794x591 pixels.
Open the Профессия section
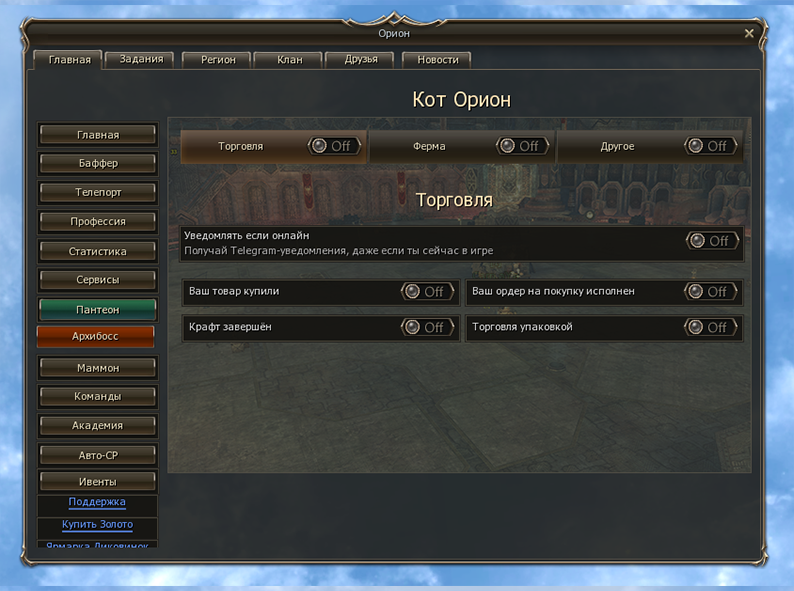[x=98, y=221]
